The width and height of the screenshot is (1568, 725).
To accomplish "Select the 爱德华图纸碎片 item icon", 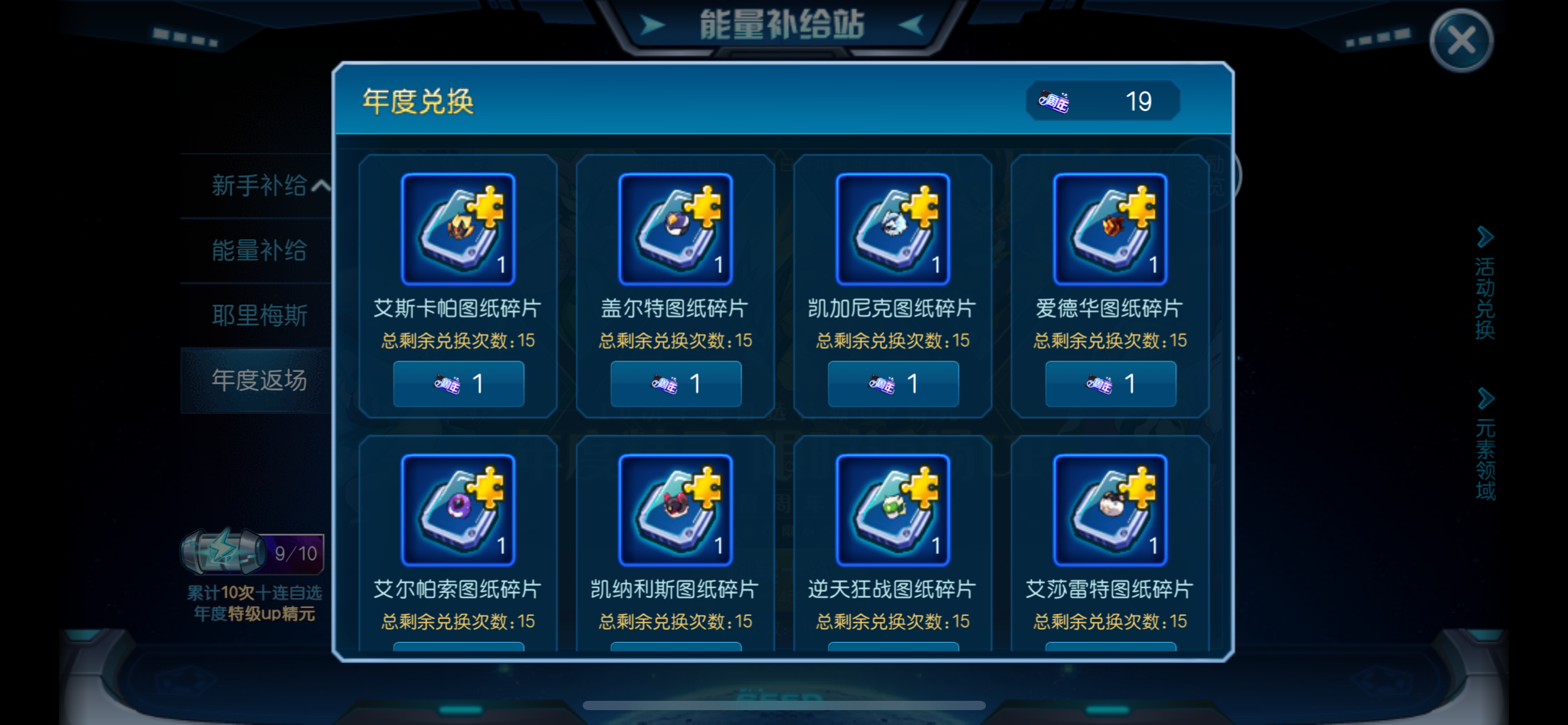I will click(x=1110, y=229).
